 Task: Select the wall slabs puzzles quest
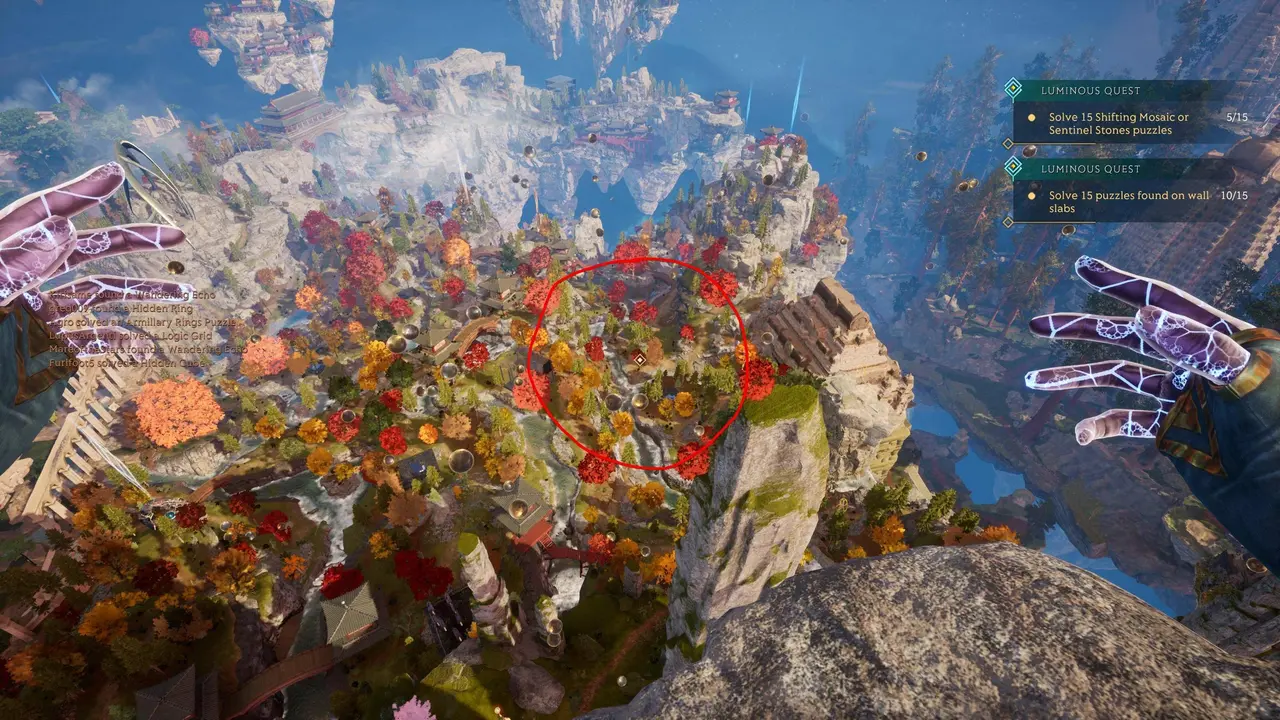tap(1118, 201)
